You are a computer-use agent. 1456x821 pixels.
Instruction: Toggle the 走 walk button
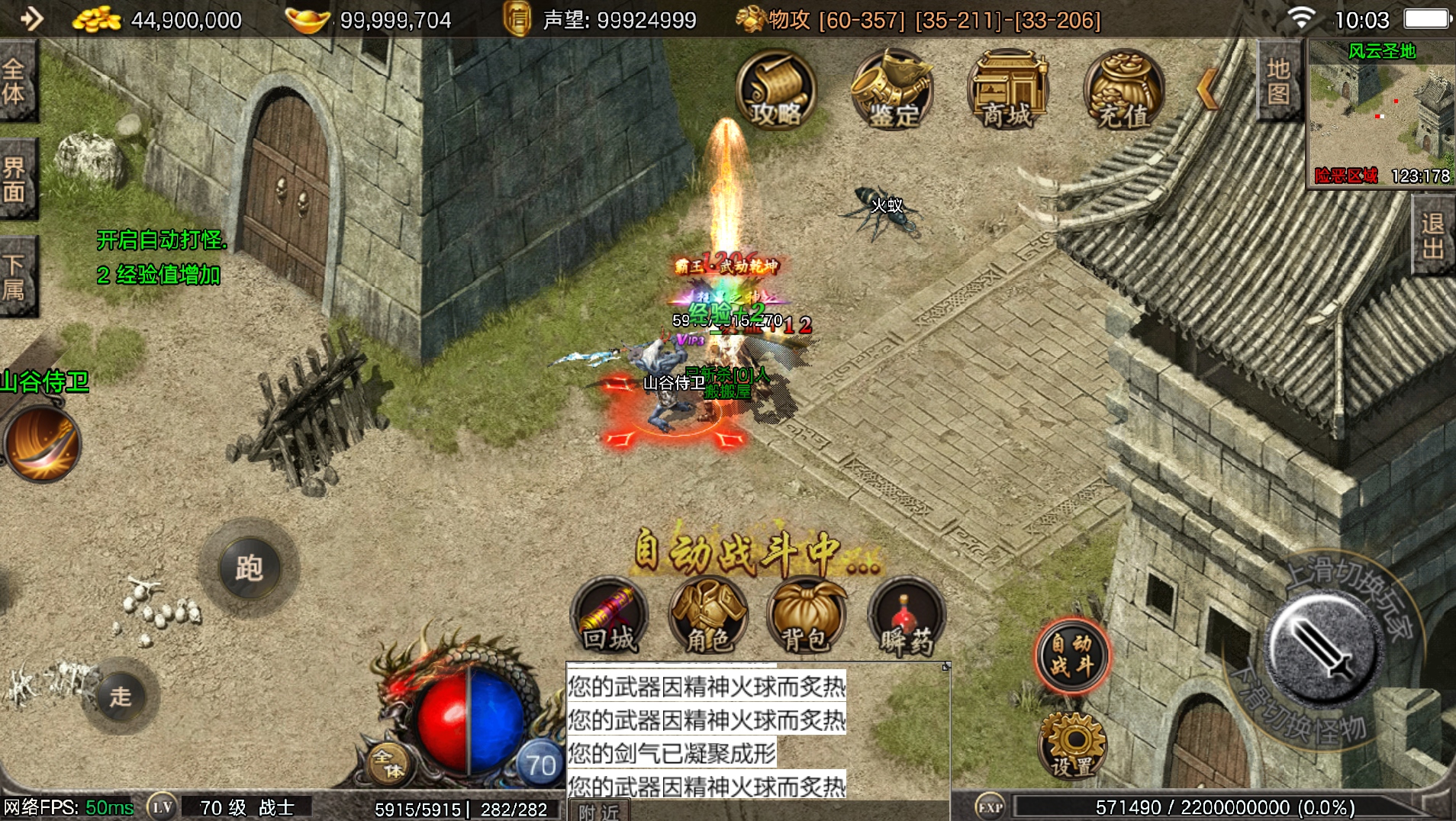[x=121, y=696]
